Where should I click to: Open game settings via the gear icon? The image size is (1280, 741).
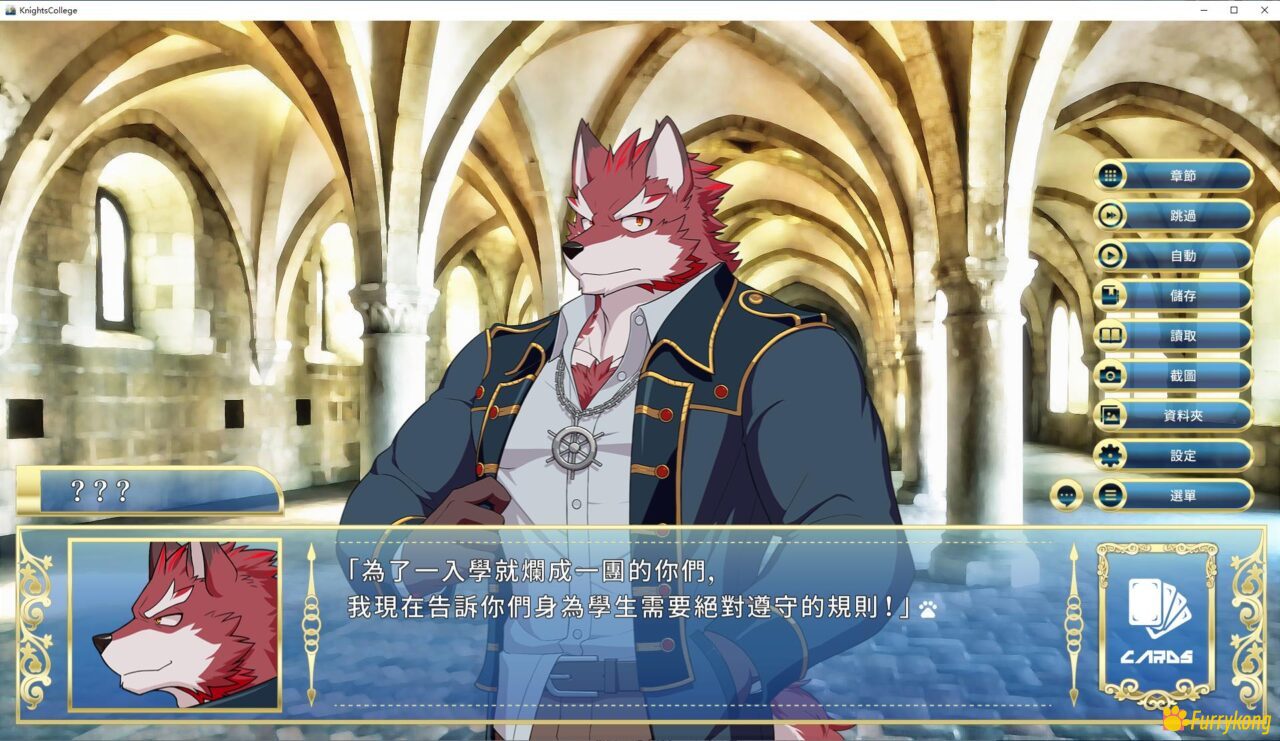coord(1110,455)
